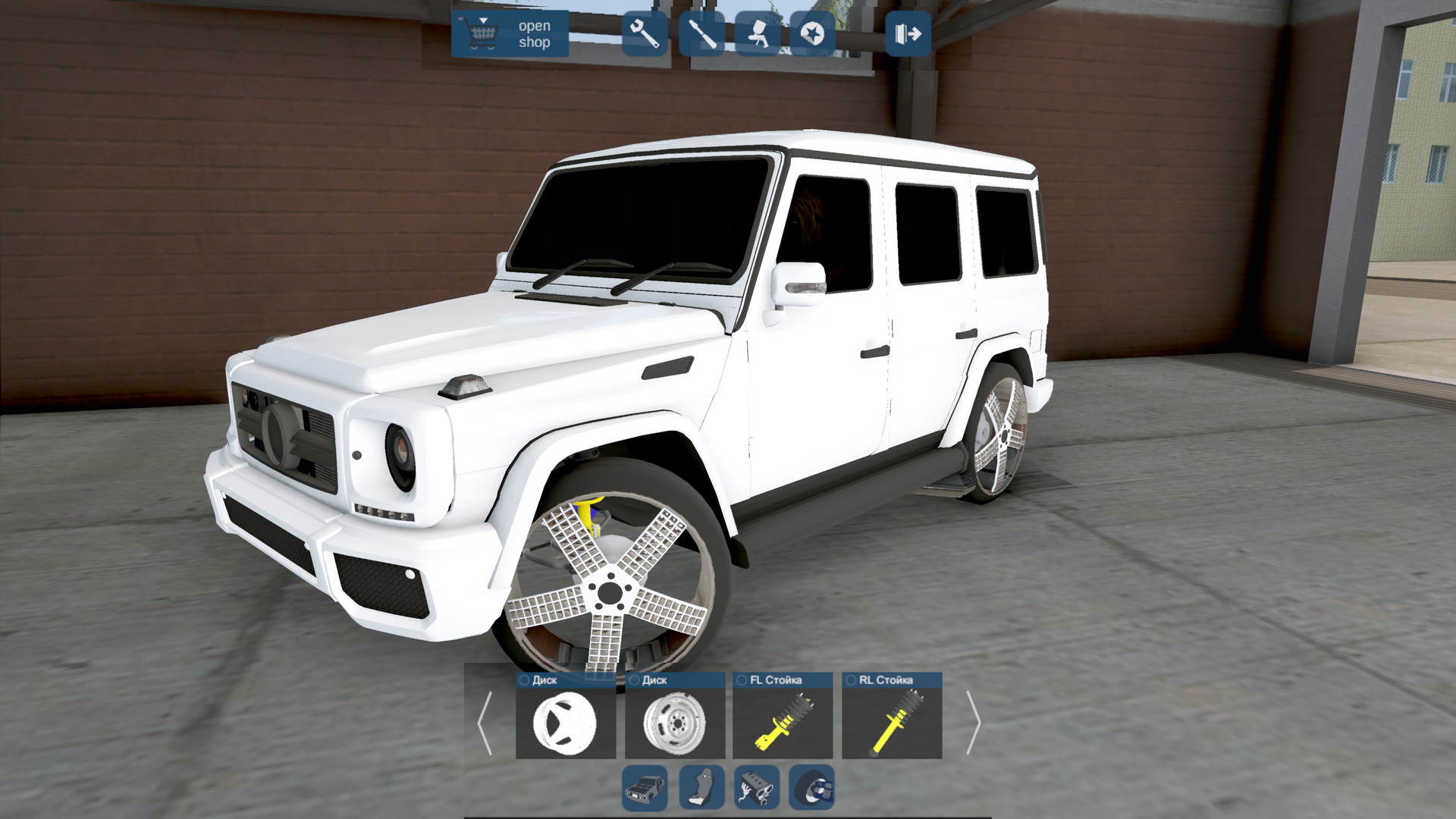Click the steel Диск wheel thumbnail
Image resolution: width=1456 pixels, height=819 pixels.
pos(676,723)
